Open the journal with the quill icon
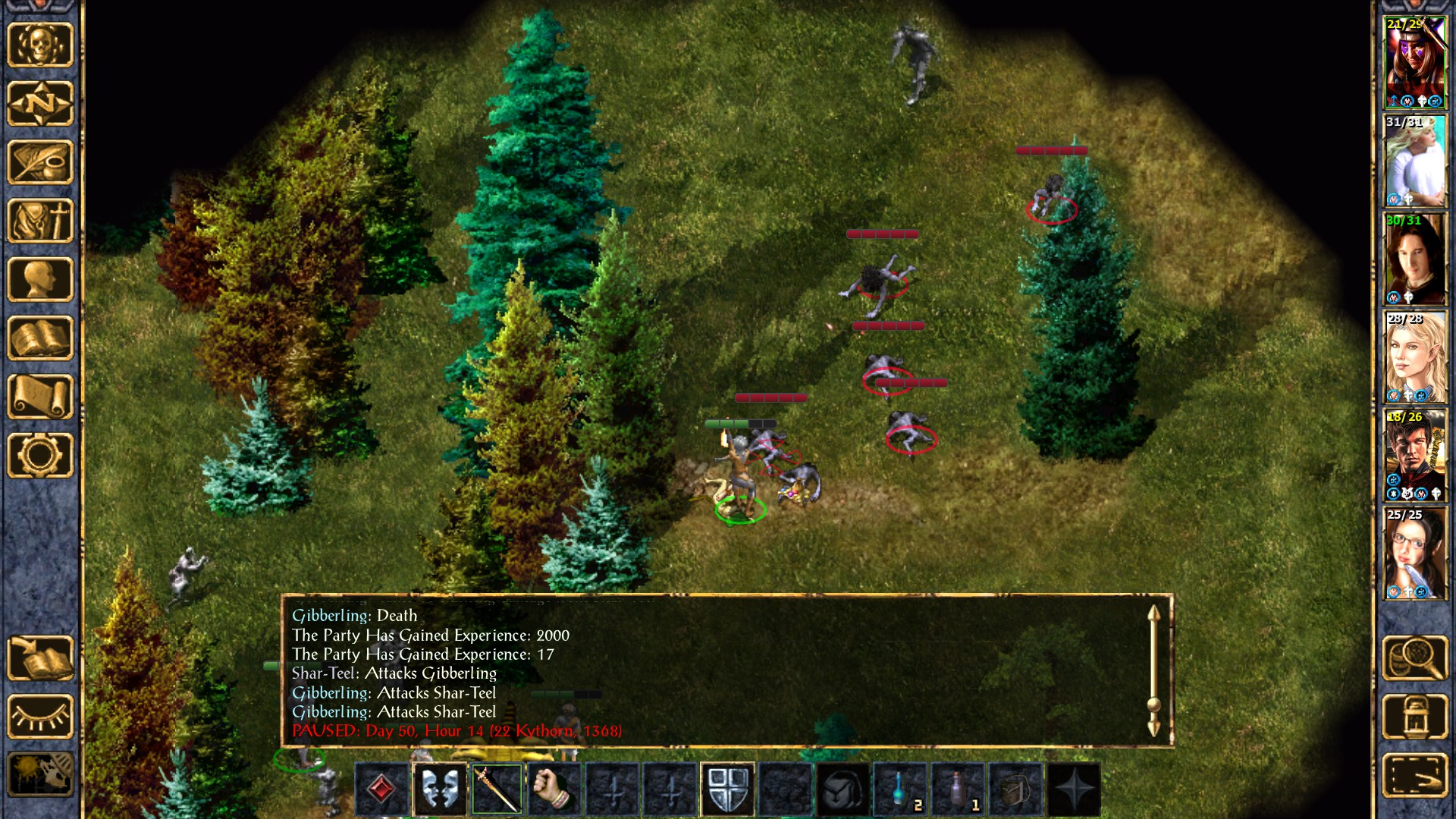This screenshot has height=819, width=1456. click(40, 162)
